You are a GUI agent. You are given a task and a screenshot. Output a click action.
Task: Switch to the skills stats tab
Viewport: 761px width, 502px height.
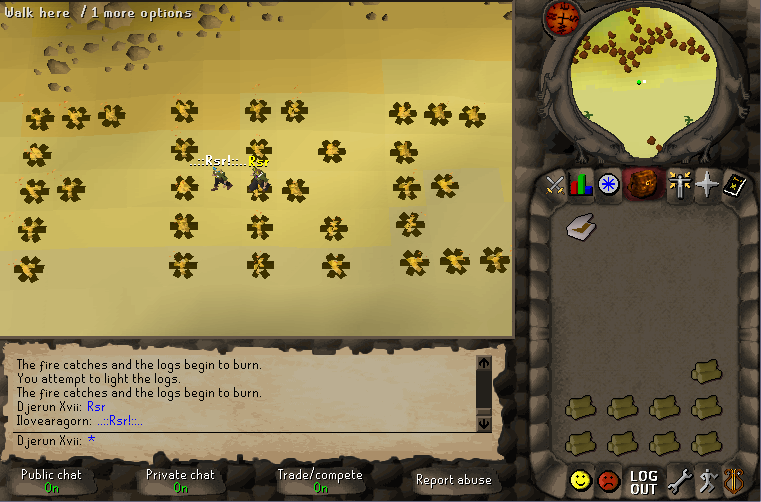(581, 185)
